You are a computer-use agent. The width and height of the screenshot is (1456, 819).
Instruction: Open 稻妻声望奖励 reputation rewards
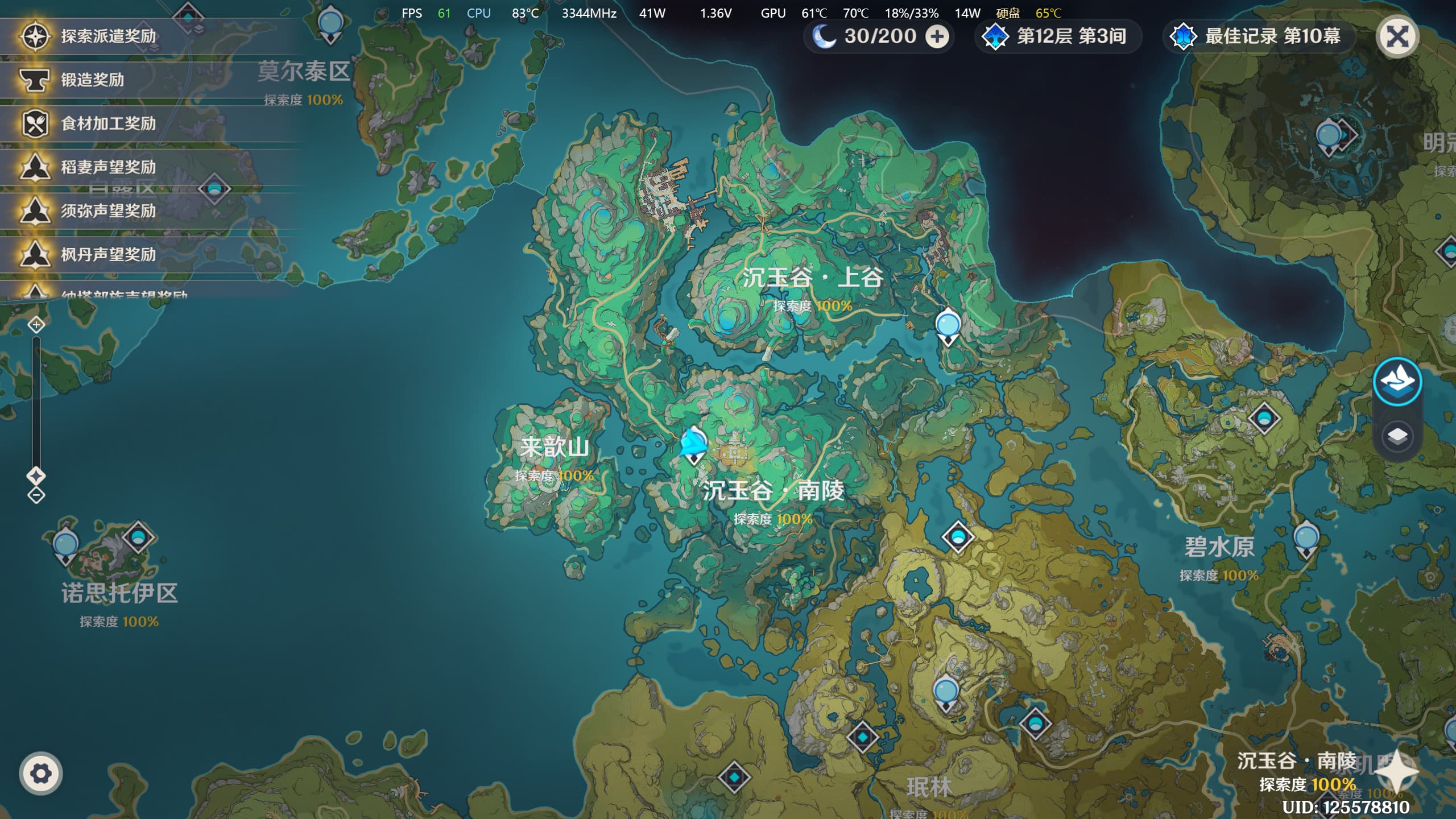pos(108,167)
